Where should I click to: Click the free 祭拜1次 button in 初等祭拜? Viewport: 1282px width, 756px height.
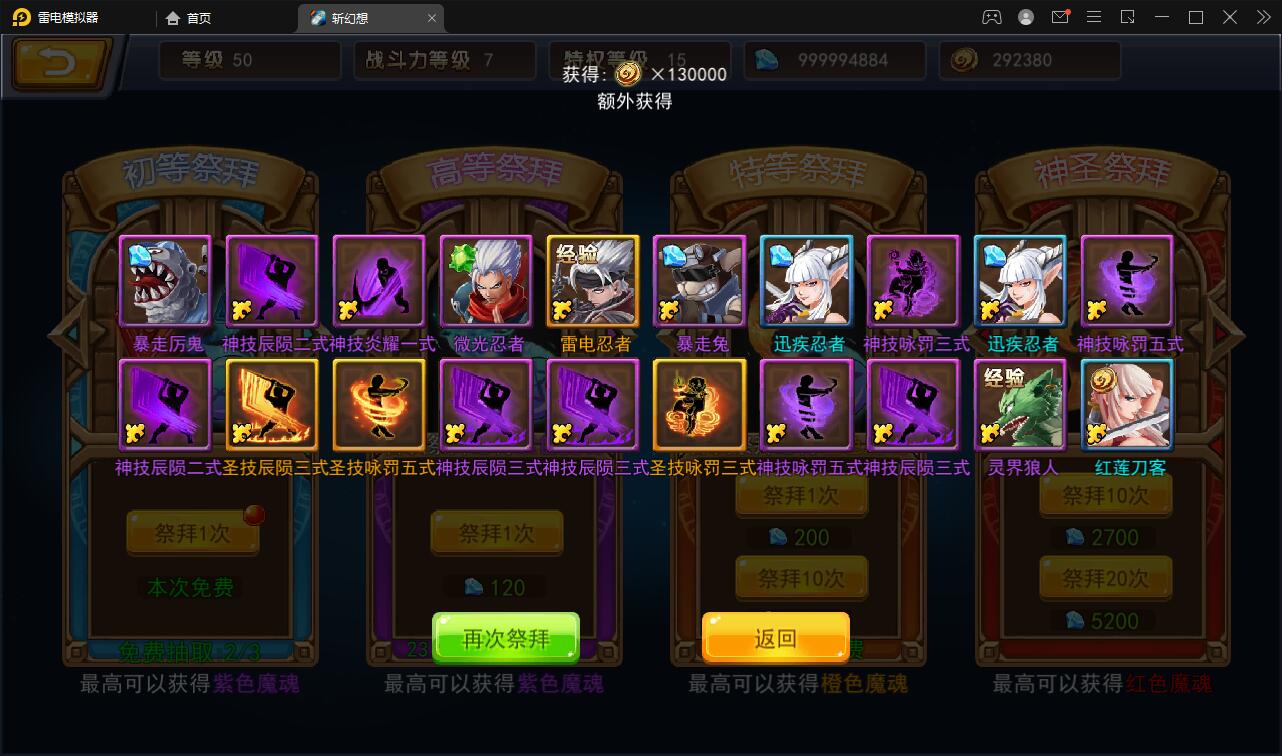click(192, 533)
